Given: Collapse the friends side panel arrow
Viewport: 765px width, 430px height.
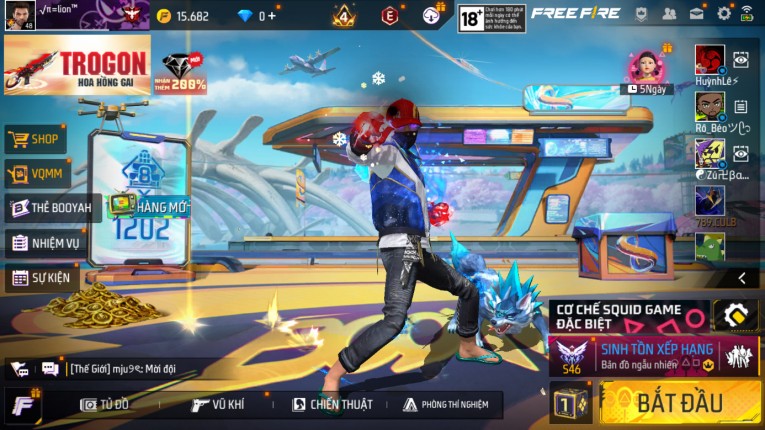Looking at the screenshot, I should (x=742, y=278).
